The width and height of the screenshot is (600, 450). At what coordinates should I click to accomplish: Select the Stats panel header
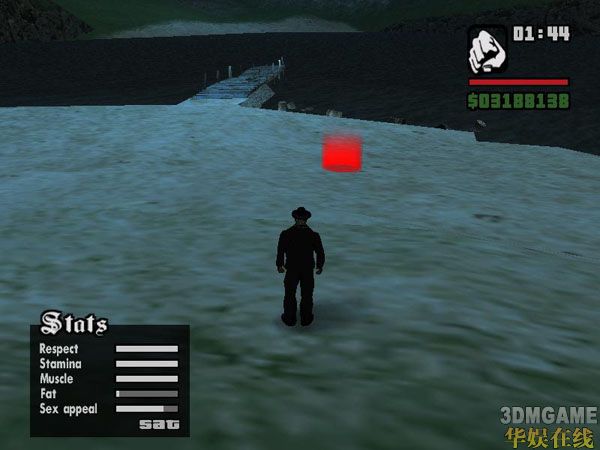coord(74,323)
